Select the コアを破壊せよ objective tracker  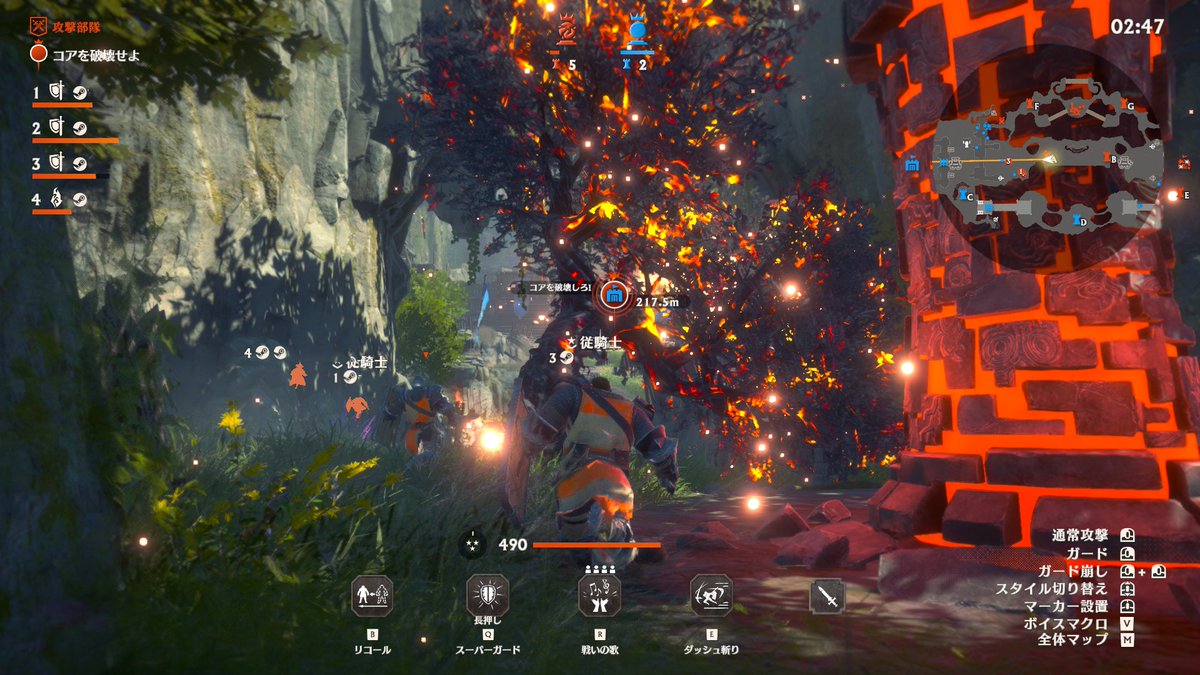tap(85, 55)
